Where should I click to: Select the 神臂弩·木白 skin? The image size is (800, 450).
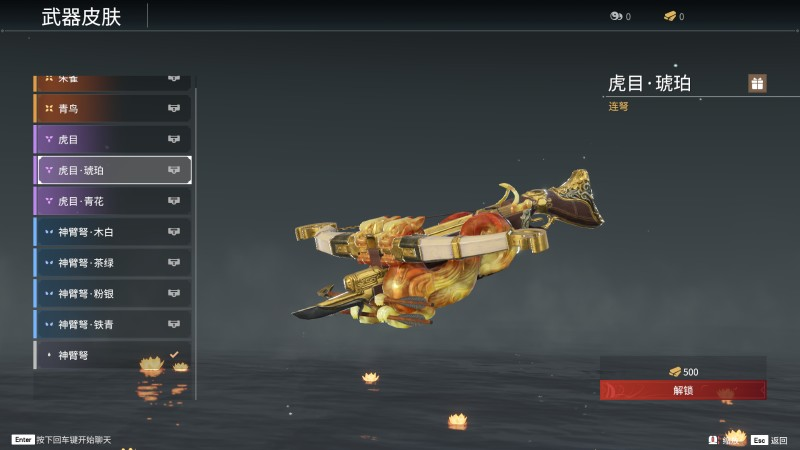click(113, 232)
